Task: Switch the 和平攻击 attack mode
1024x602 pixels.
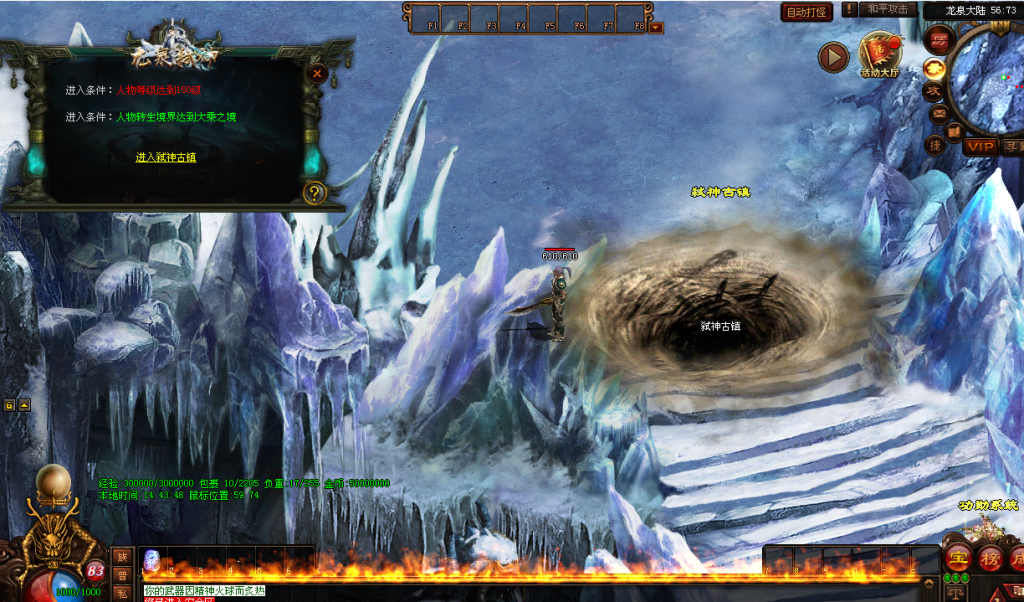Action: click(x=888, y=10)
